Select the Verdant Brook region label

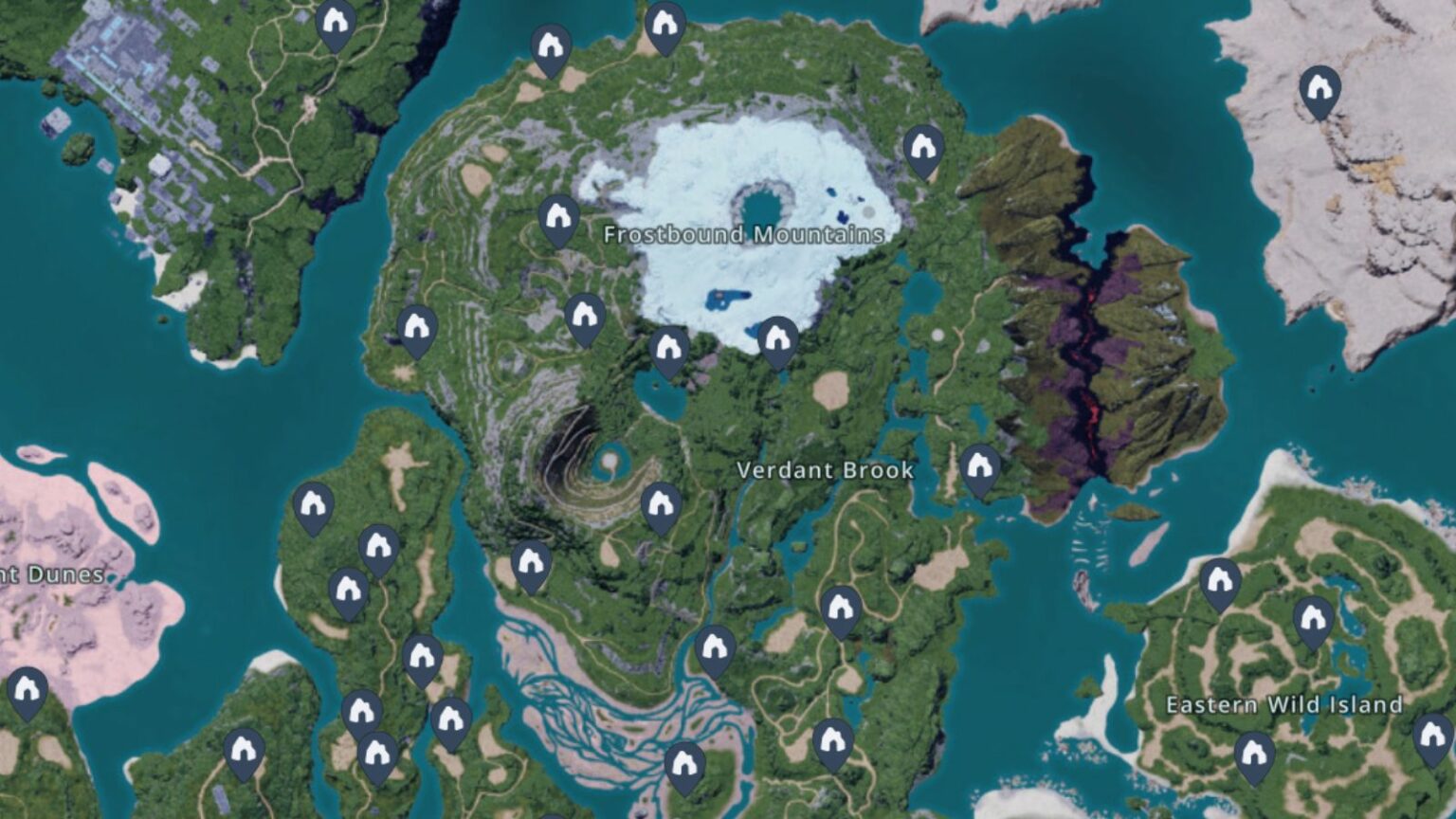825,469
